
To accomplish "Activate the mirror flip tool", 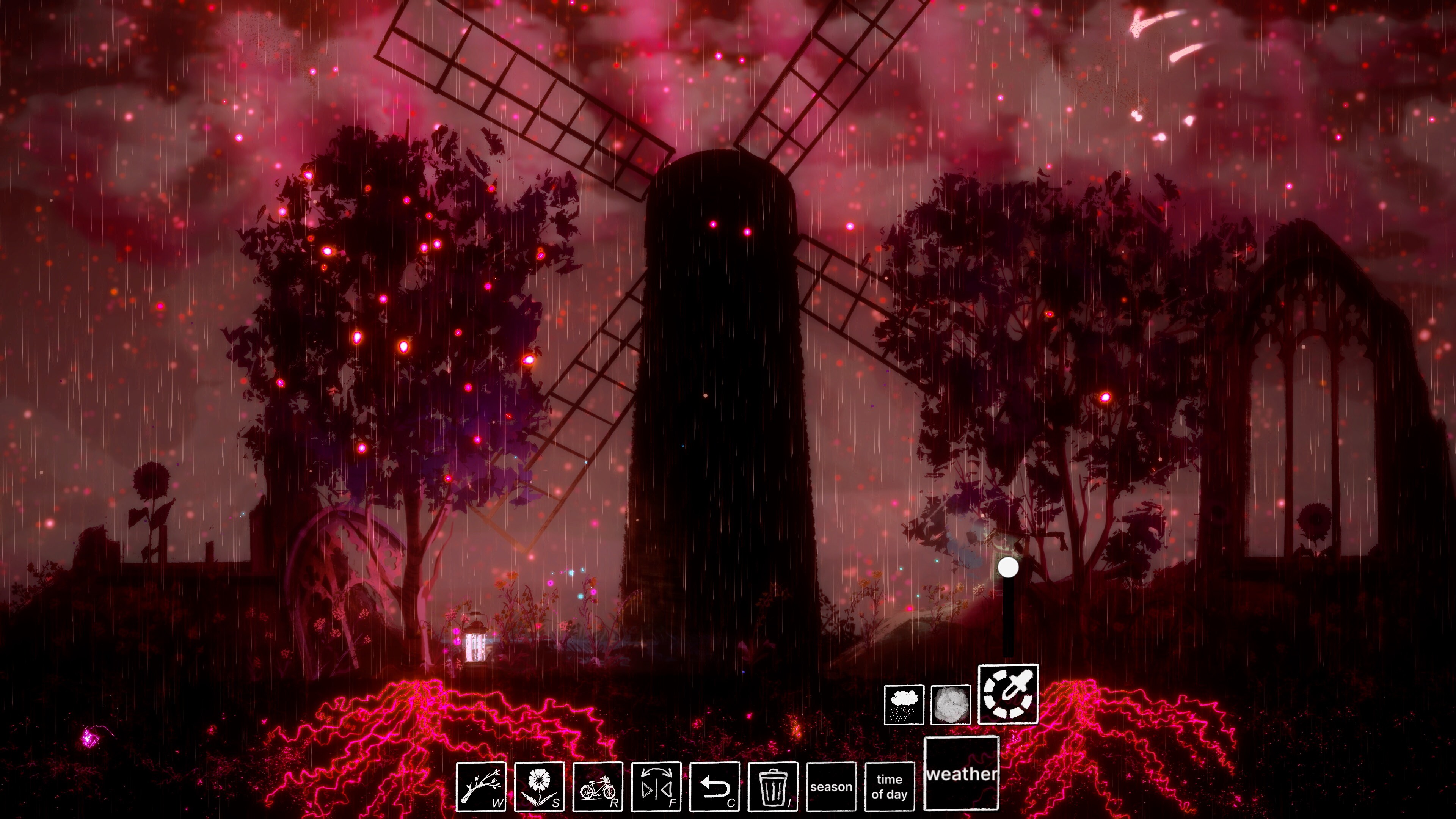I will [x=656, y=786].
